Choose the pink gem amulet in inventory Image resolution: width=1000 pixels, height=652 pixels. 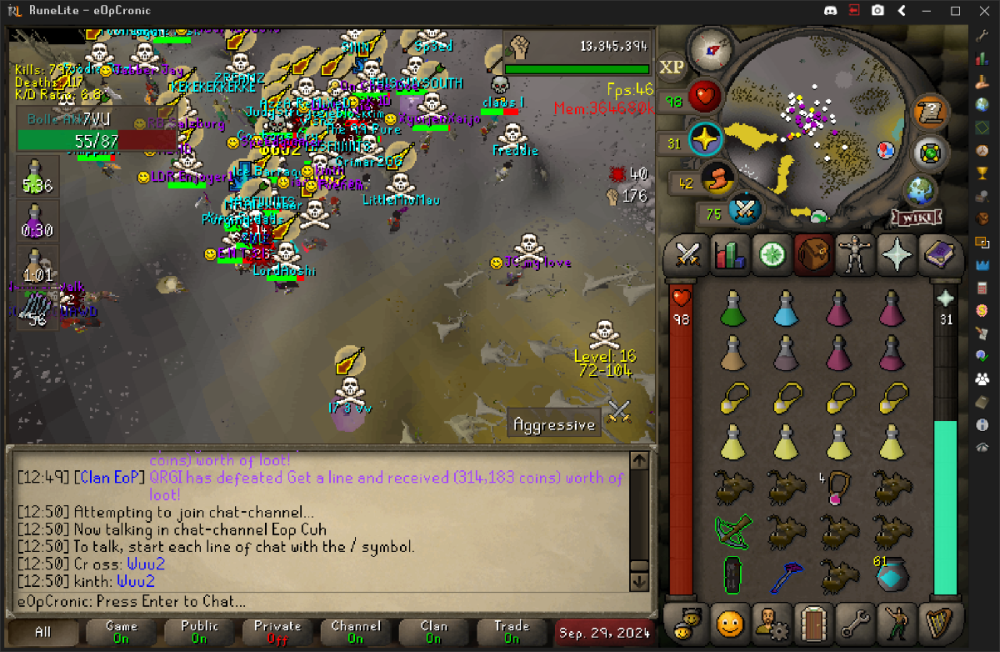[x=838, y=488]
